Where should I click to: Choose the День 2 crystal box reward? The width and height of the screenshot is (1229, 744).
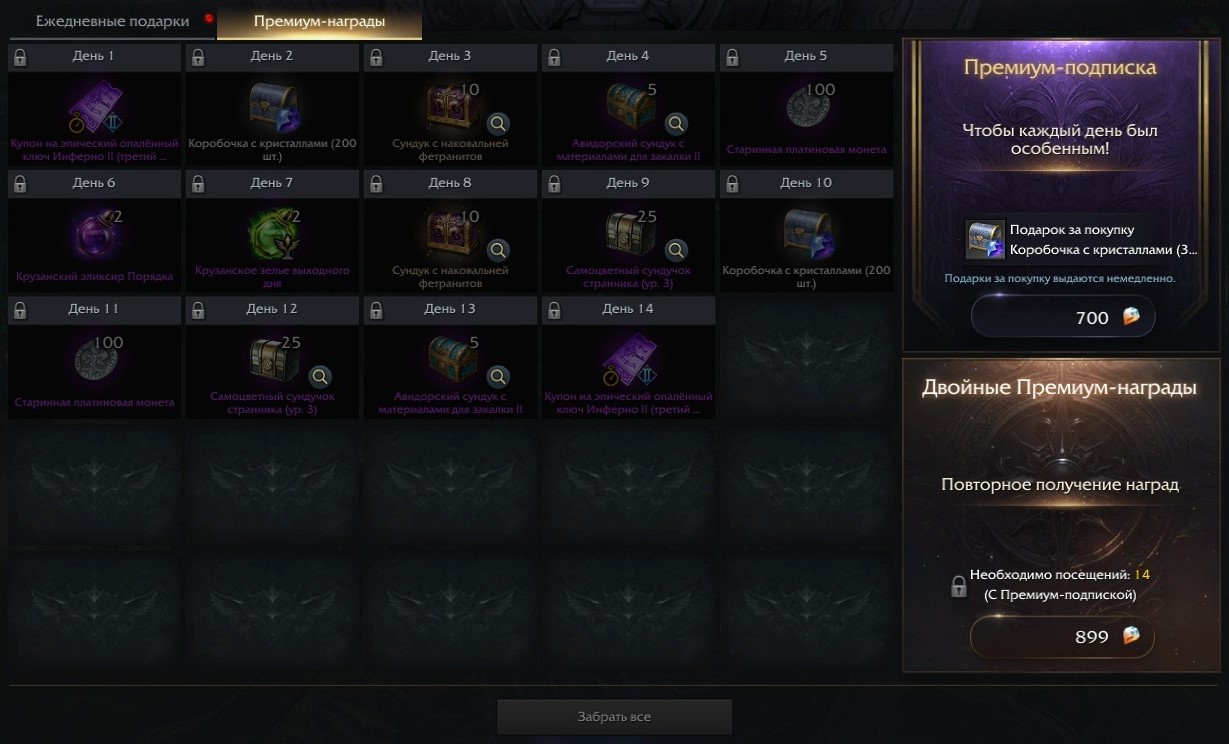272,106
